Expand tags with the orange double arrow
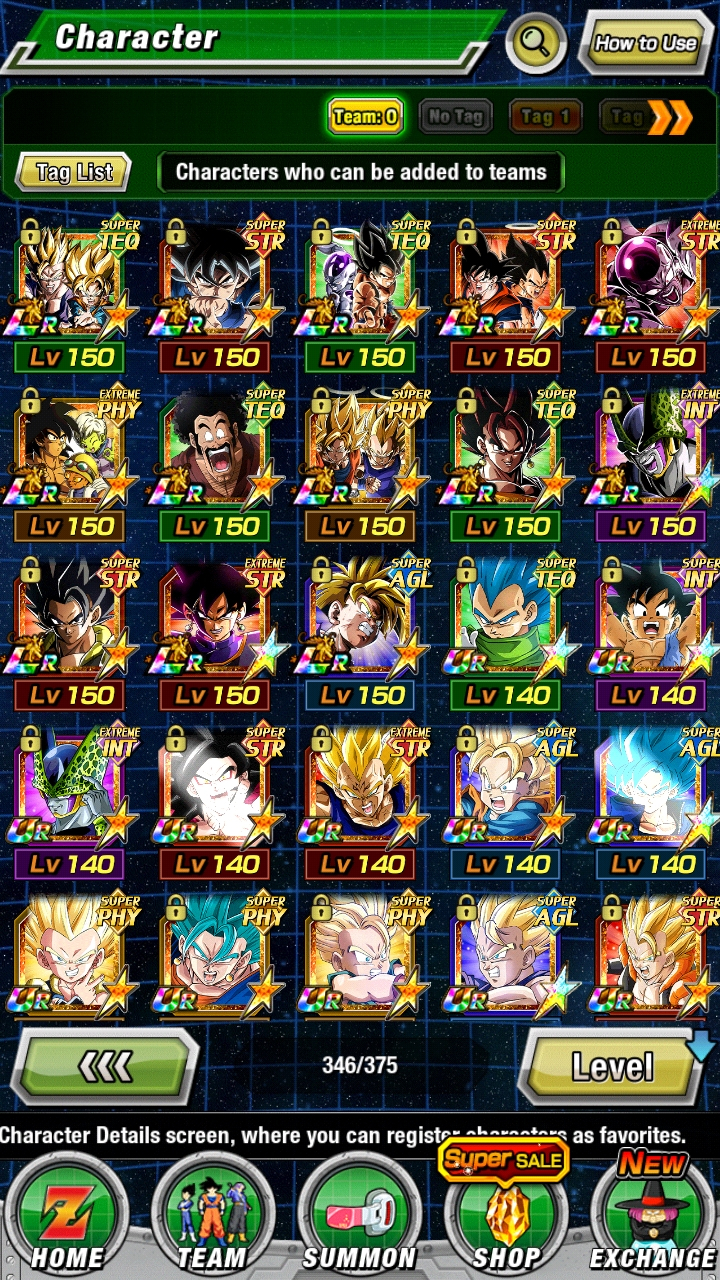The width and height of the screenshot is (720, 1280). pyautogui.click(x=669, y=117)
